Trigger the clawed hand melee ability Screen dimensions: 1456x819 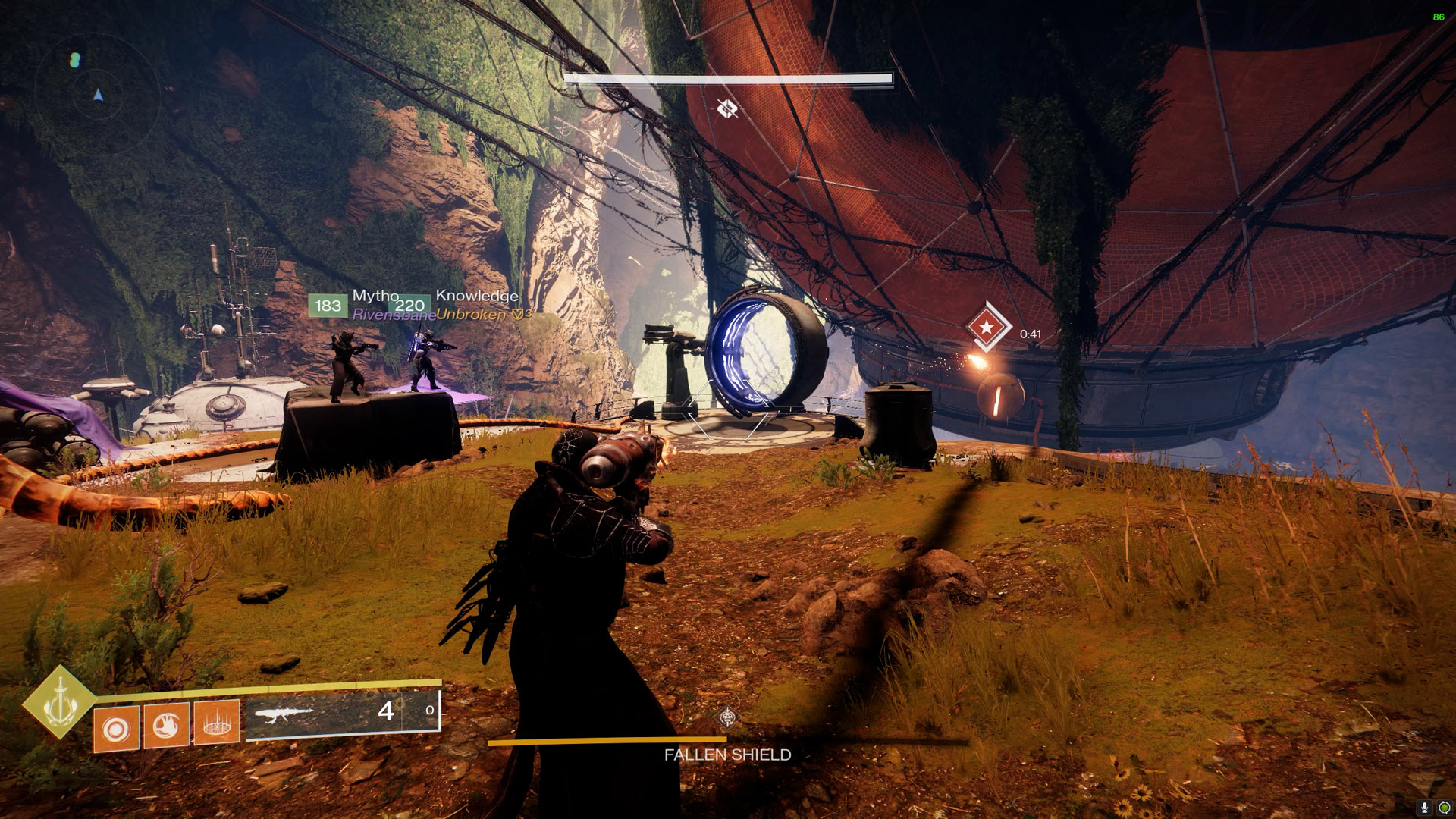[166, 726]
